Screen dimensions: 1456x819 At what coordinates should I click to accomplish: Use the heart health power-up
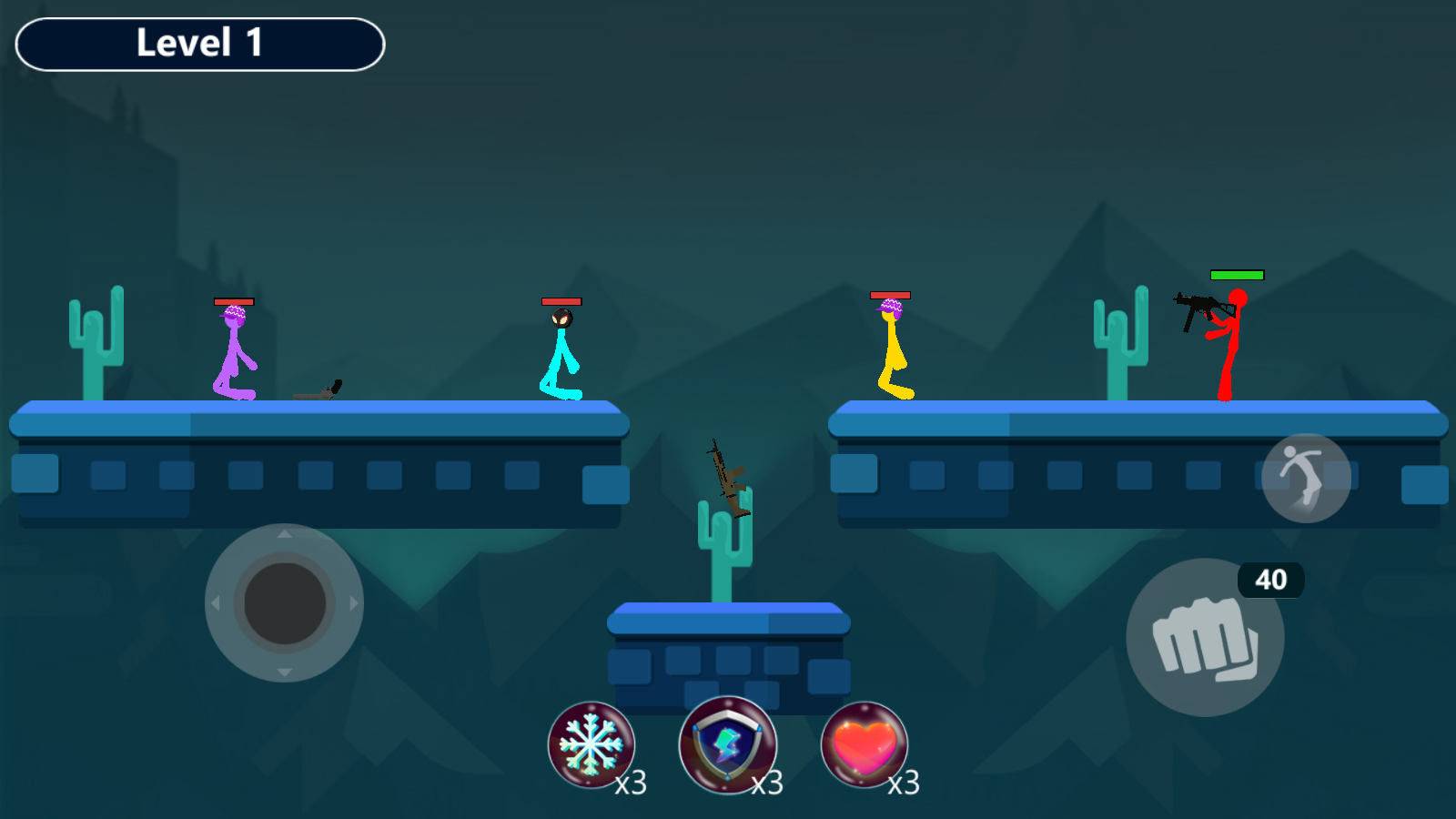[x=864, y=744]
